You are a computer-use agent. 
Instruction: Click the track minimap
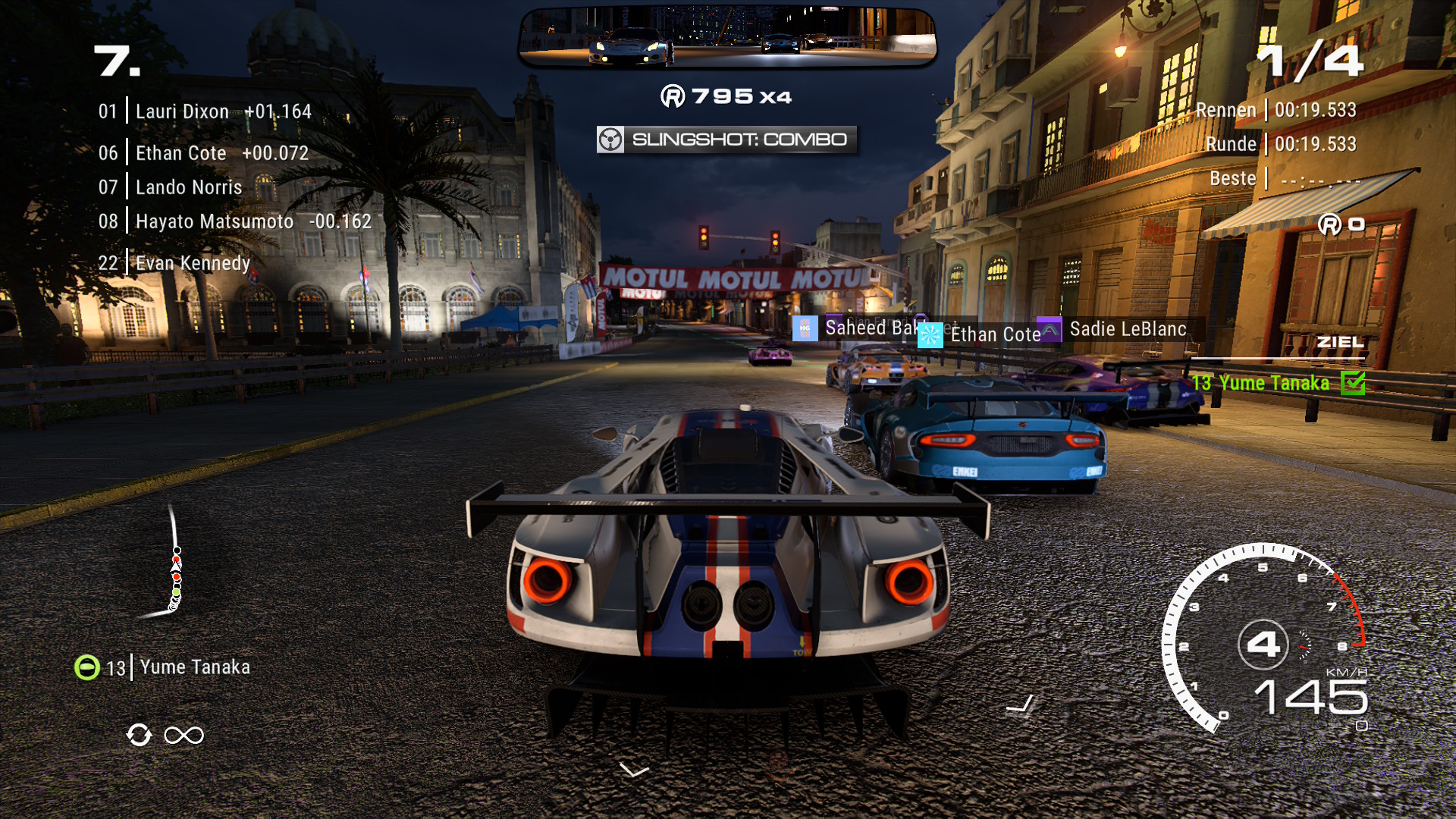point(171,563)
